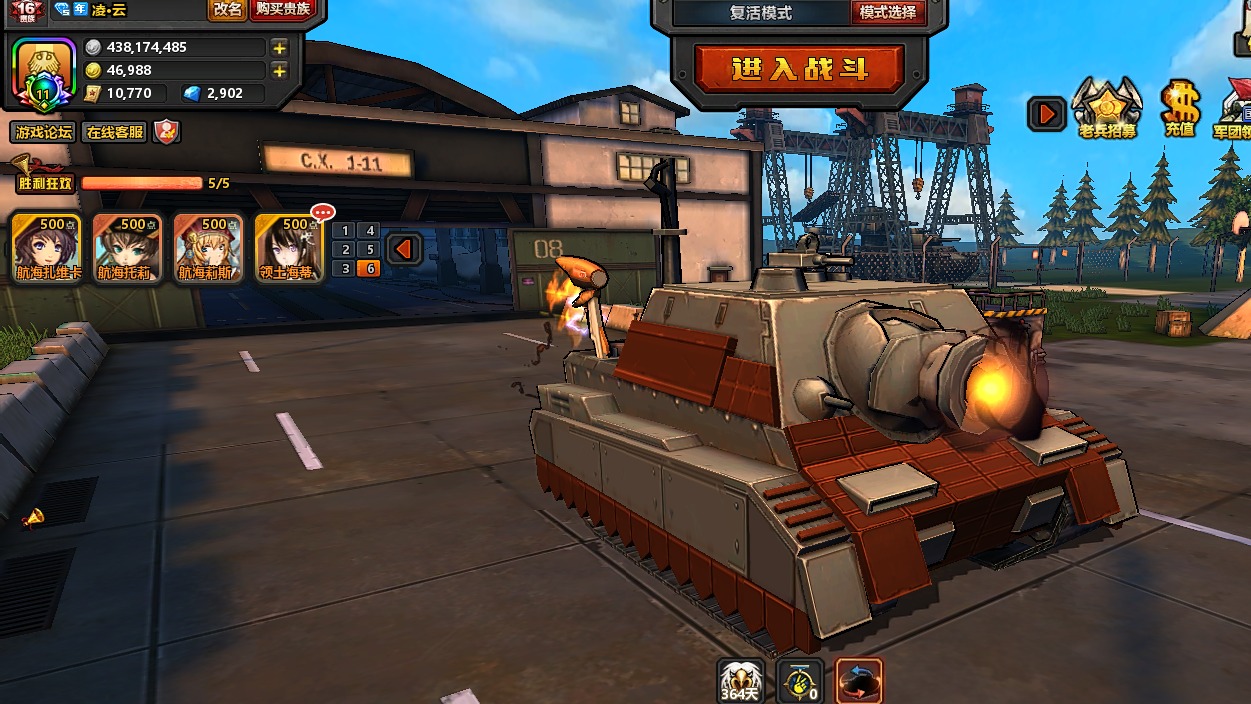Contact 在线客服 online support

114,132
